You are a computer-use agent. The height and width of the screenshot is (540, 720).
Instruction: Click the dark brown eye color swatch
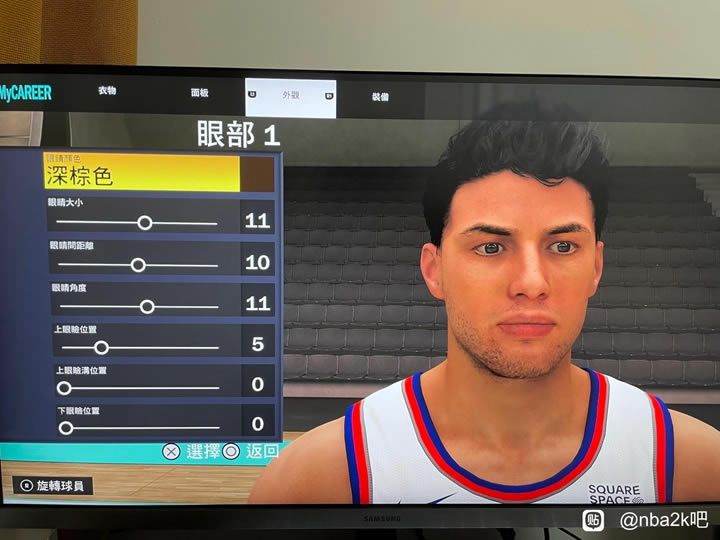point(258,174)
